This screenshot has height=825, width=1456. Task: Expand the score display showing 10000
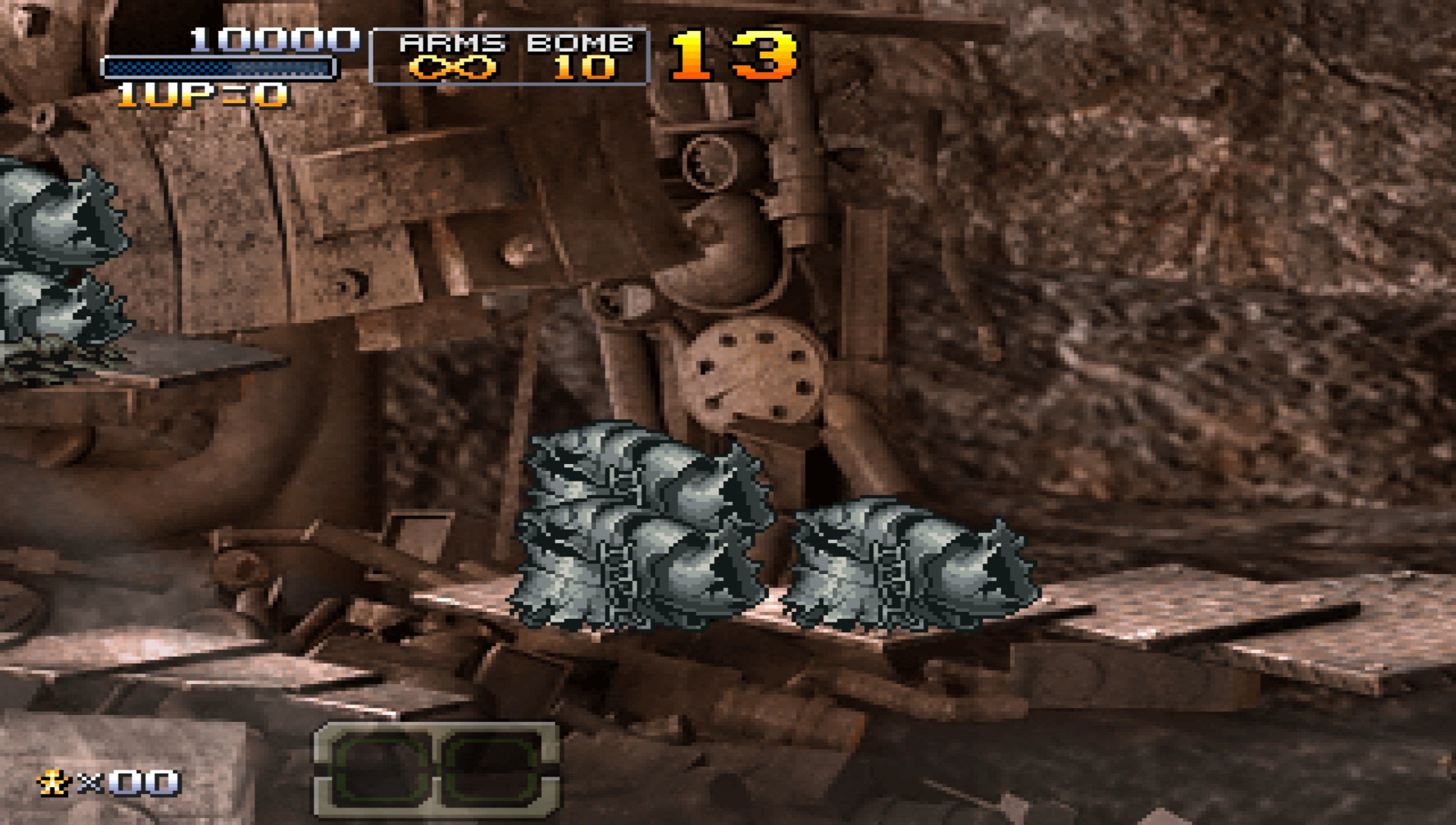(273, 39)
